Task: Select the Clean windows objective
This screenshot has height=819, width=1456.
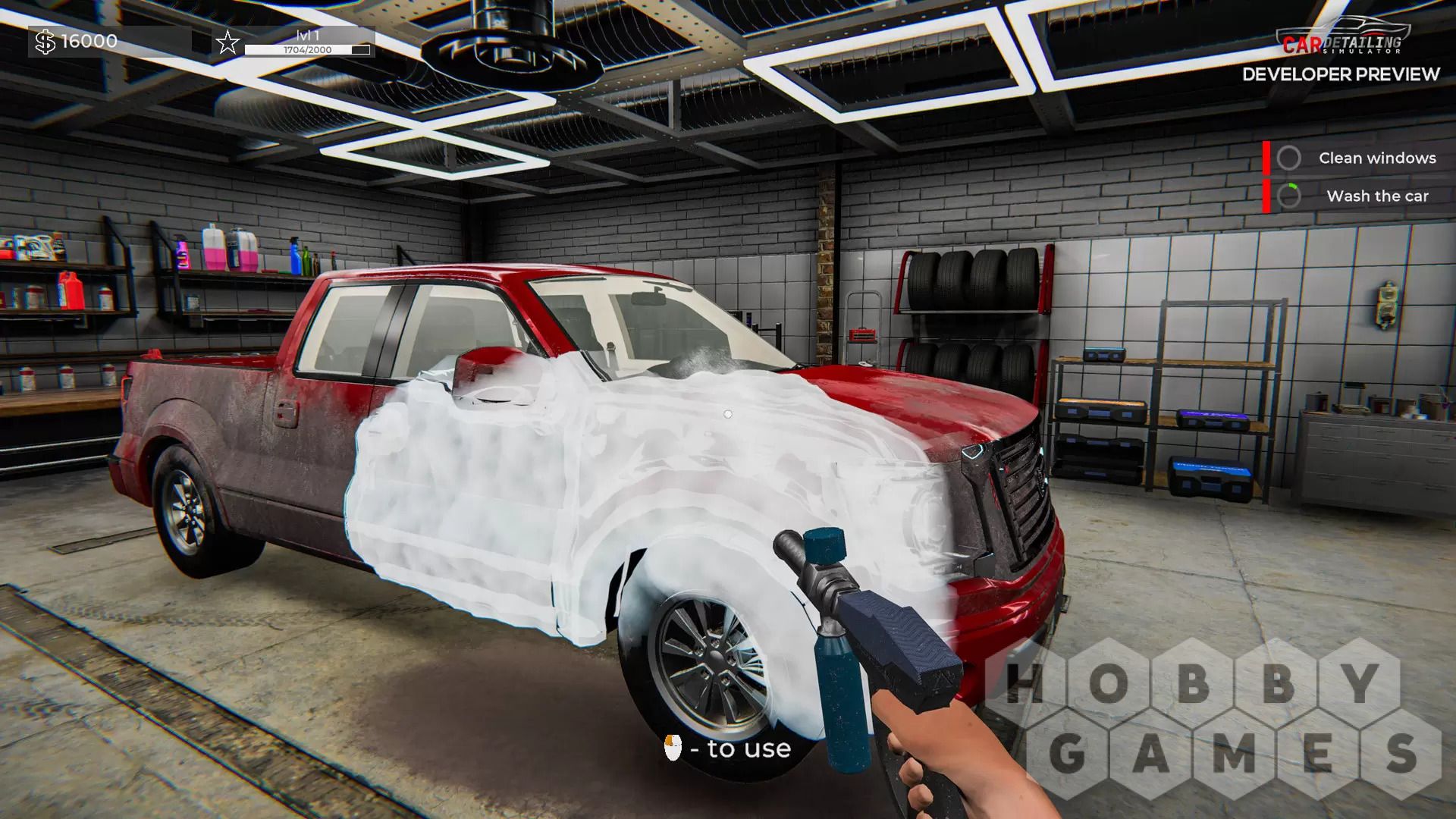Action: pos(1376,158)
